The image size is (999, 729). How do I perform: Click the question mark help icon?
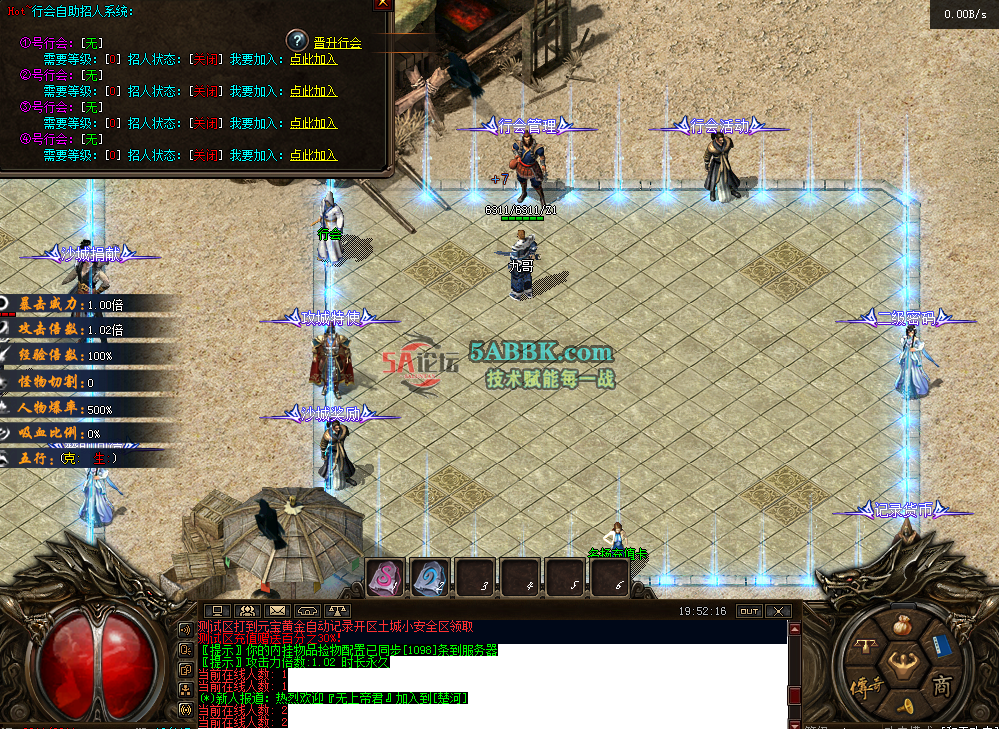[x=297, y=41]
